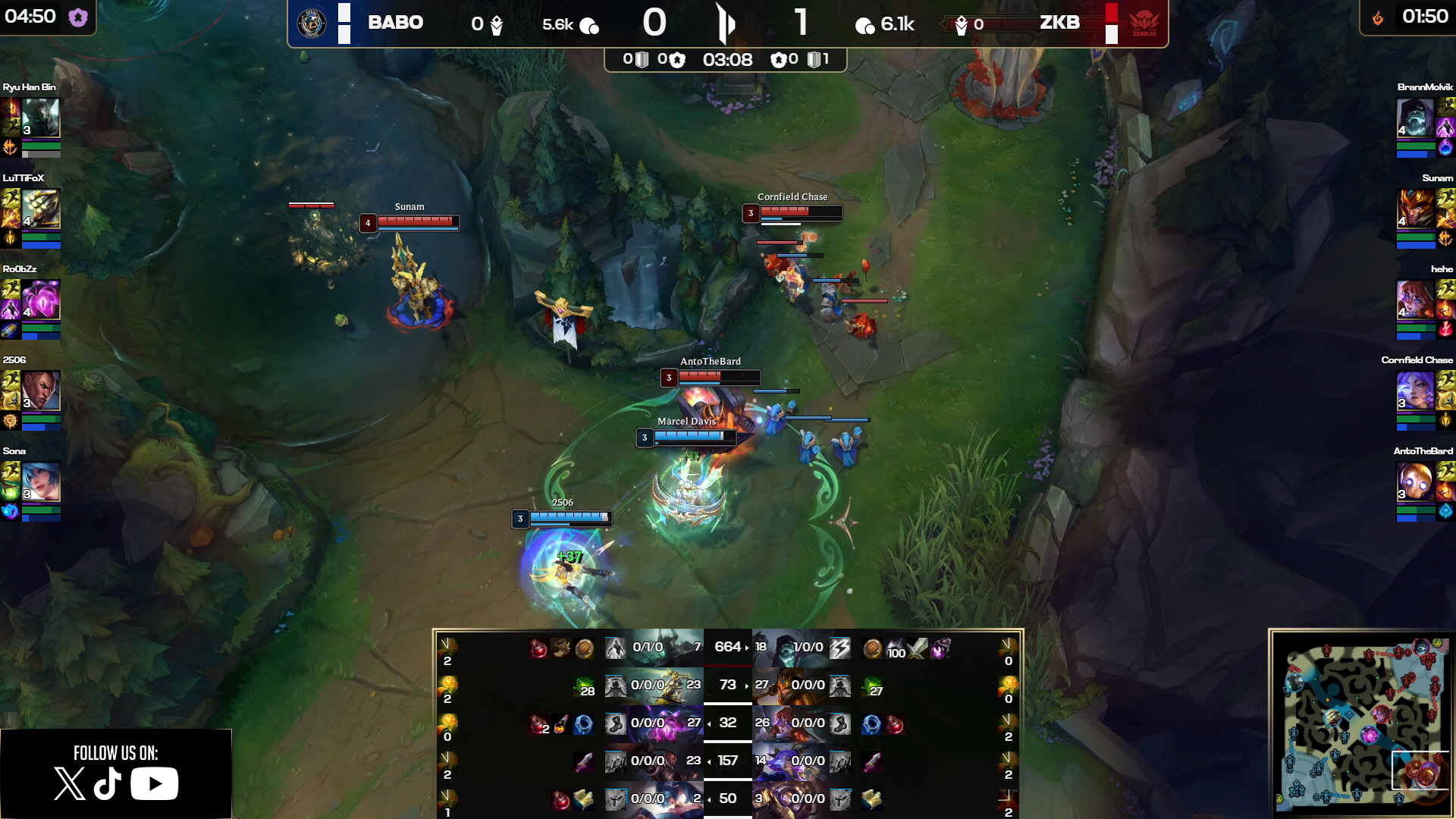Click on the minimap
The width and height of the screenshot is (1456, 819).
pos(1362,723)
